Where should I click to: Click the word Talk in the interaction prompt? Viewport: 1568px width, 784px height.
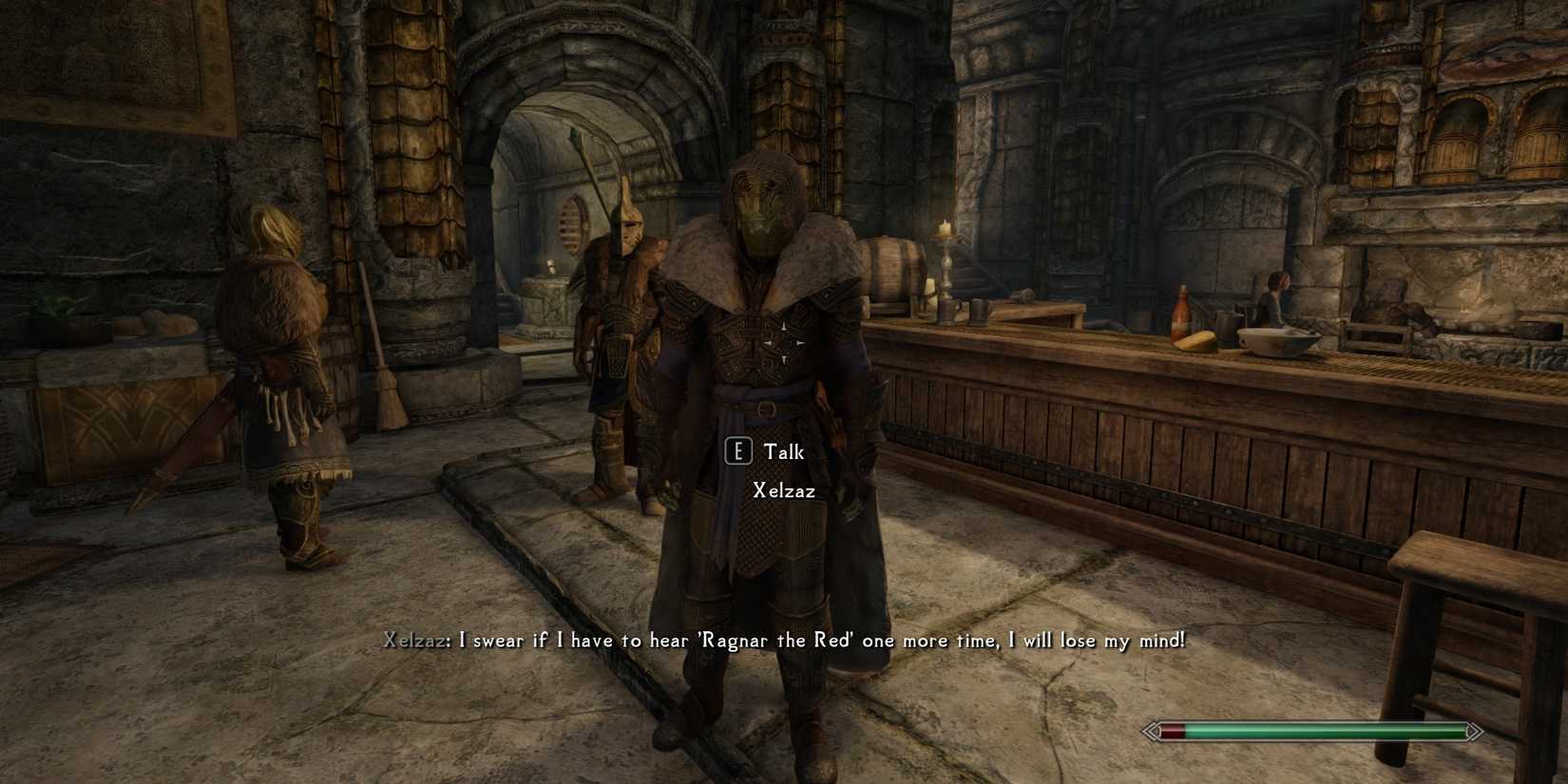coord(782,451)
